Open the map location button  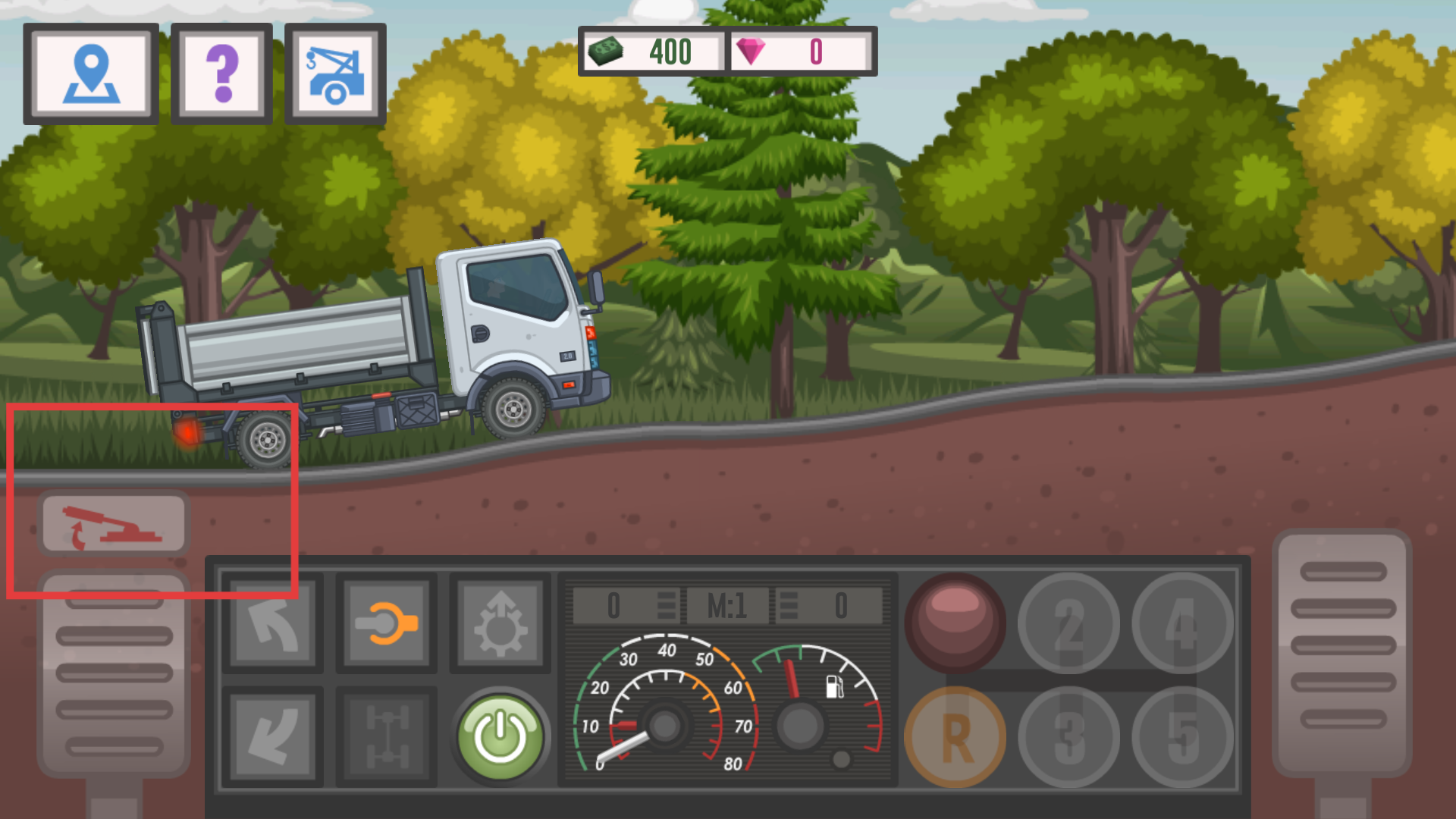tap(91, 74)
